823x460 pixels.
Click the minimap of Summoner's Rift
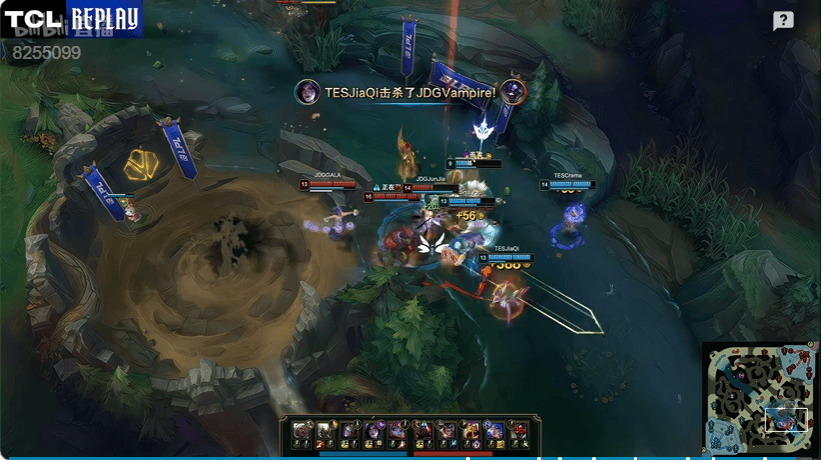coord(760,398)
